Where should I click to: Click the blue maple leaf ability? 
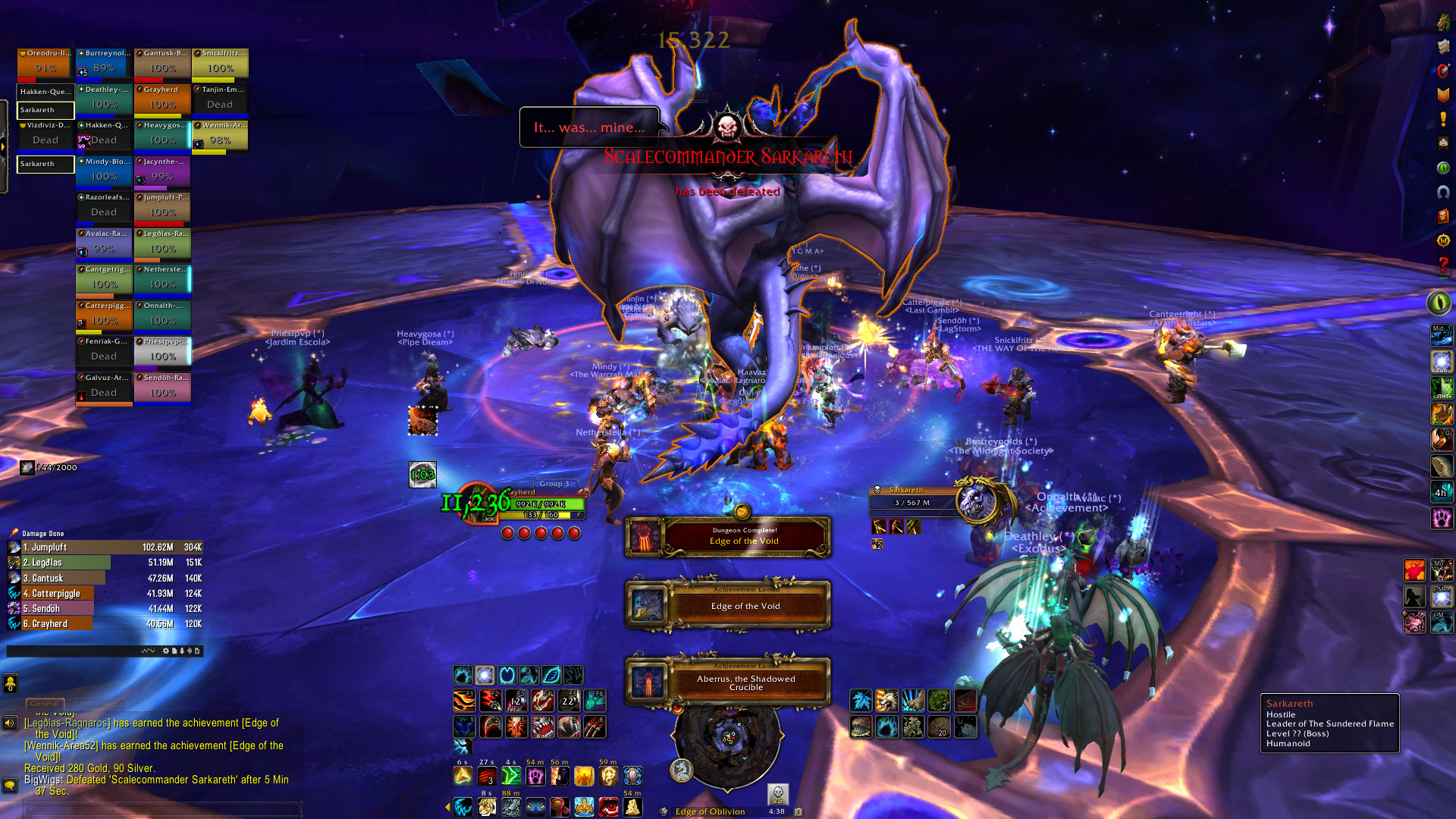click(861, 700)
